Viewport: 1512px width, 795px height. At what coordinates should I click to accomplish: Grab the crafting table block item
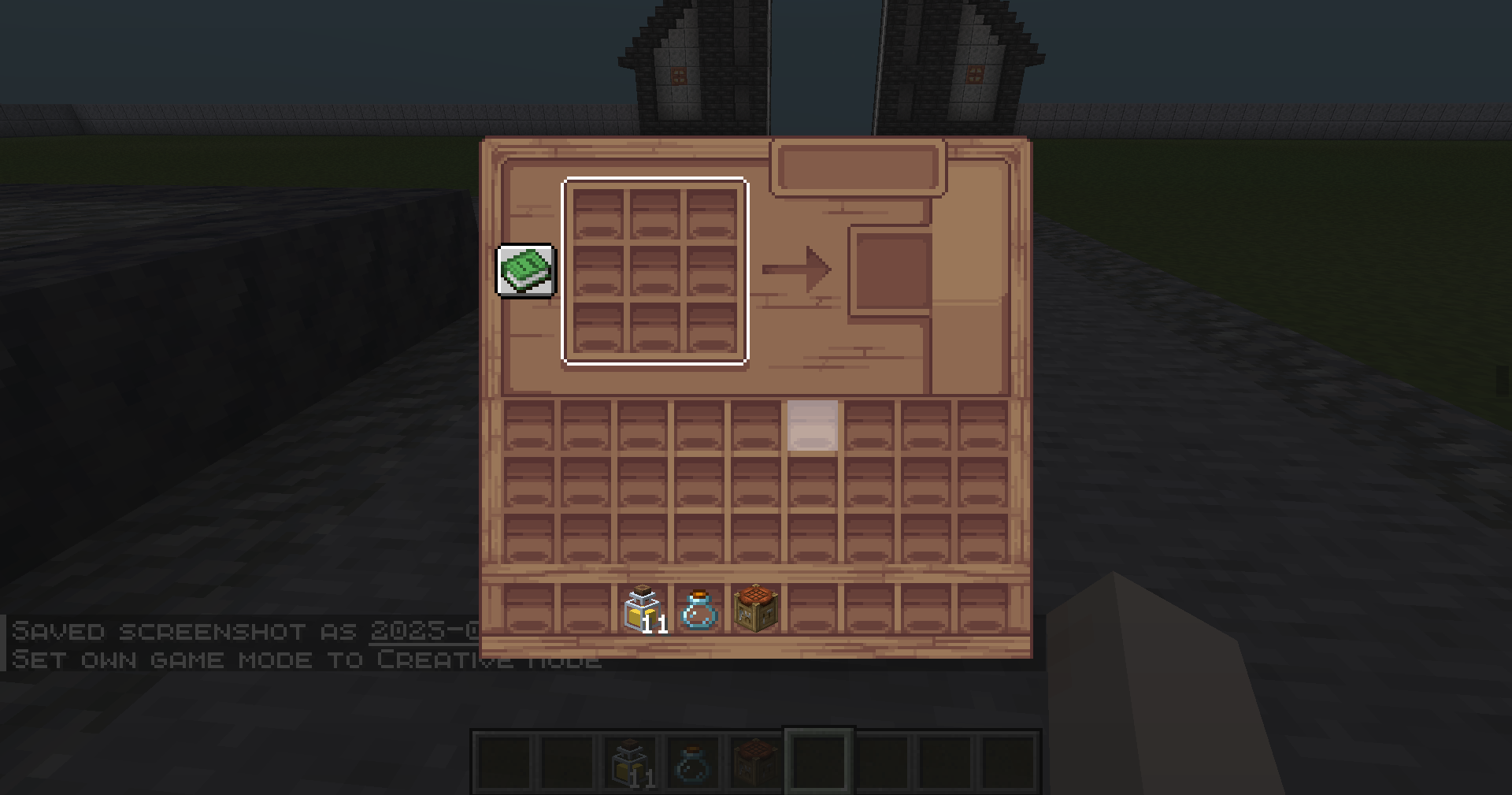click(x=756, y=608)
